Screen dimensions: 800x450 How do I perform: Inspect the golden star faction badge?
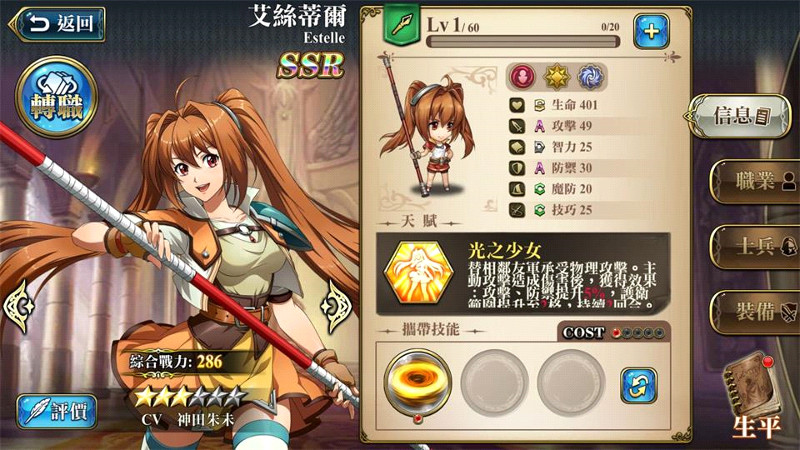pos(556,77)
